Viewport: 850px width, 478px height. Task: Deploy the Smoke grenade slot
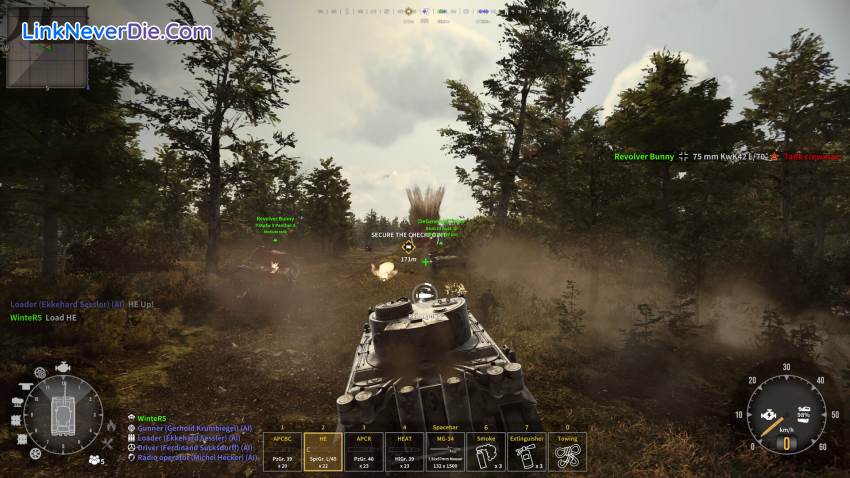coord(485,451)
